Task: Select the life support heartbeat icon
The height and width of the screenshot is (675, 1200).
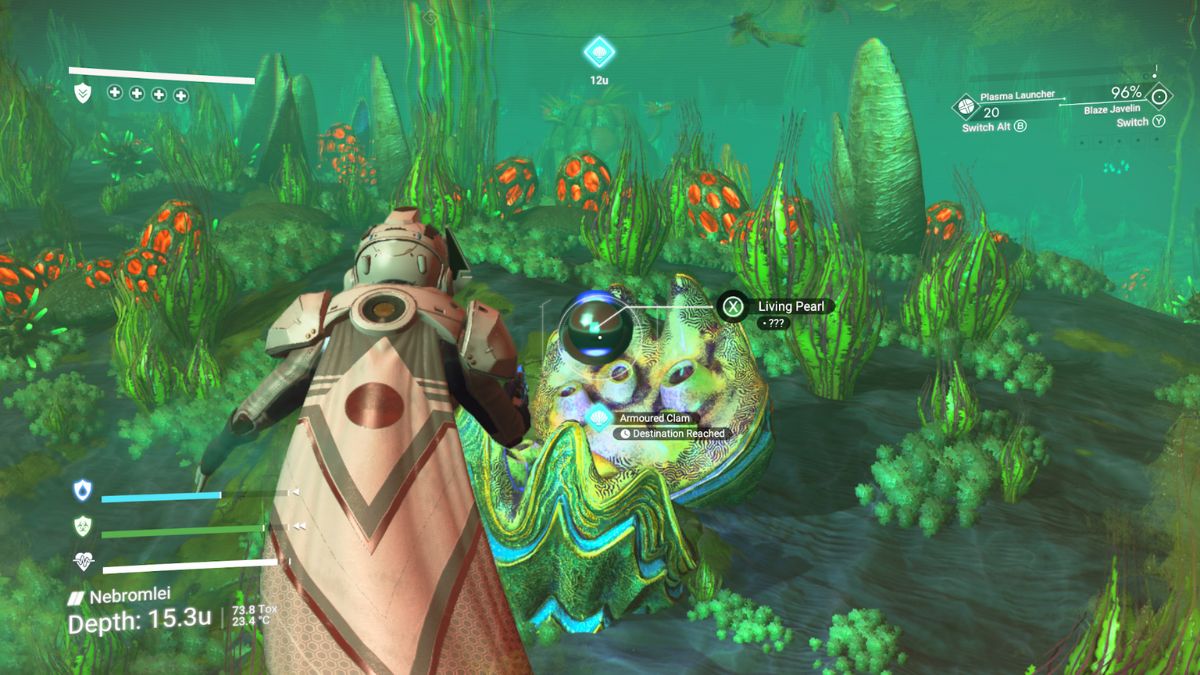Action: pos(82,563)
